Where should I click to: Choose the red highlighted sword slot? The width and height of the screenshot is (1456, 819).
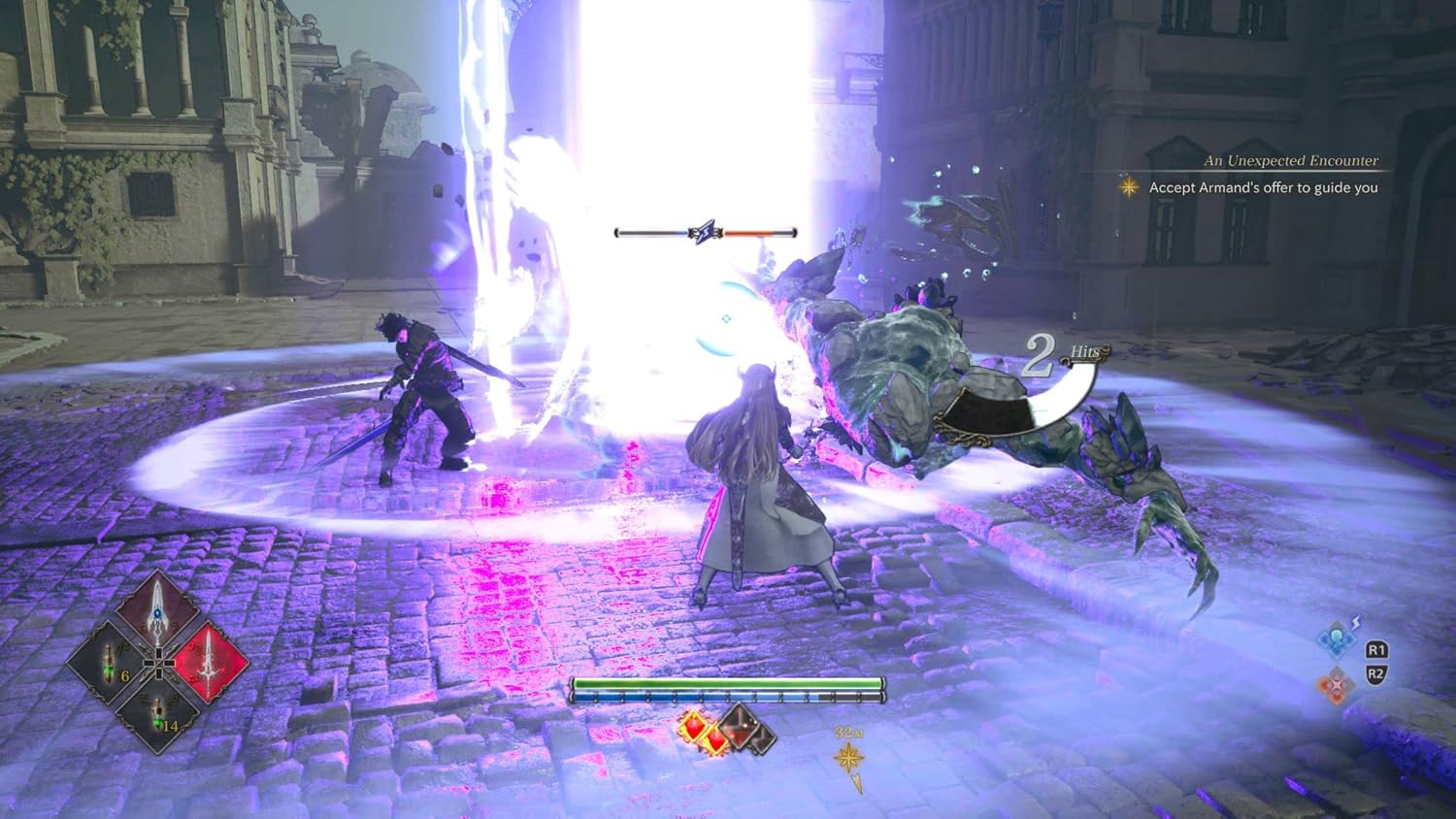click(211, 662)
